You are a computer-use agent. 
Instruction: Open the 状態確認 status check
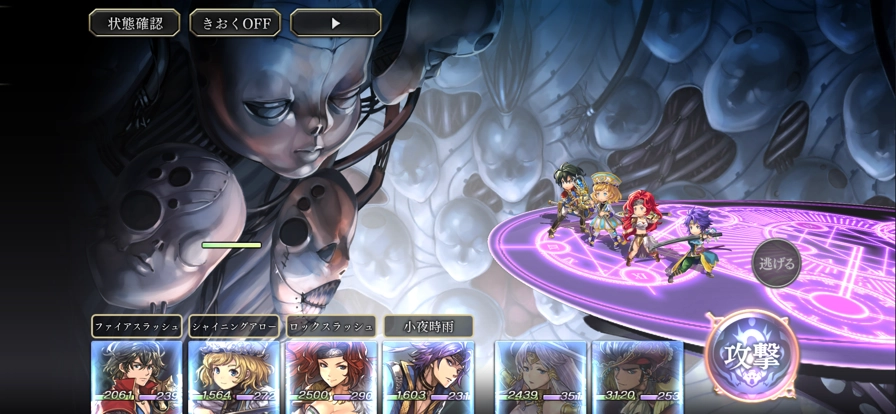click(134, 22)
